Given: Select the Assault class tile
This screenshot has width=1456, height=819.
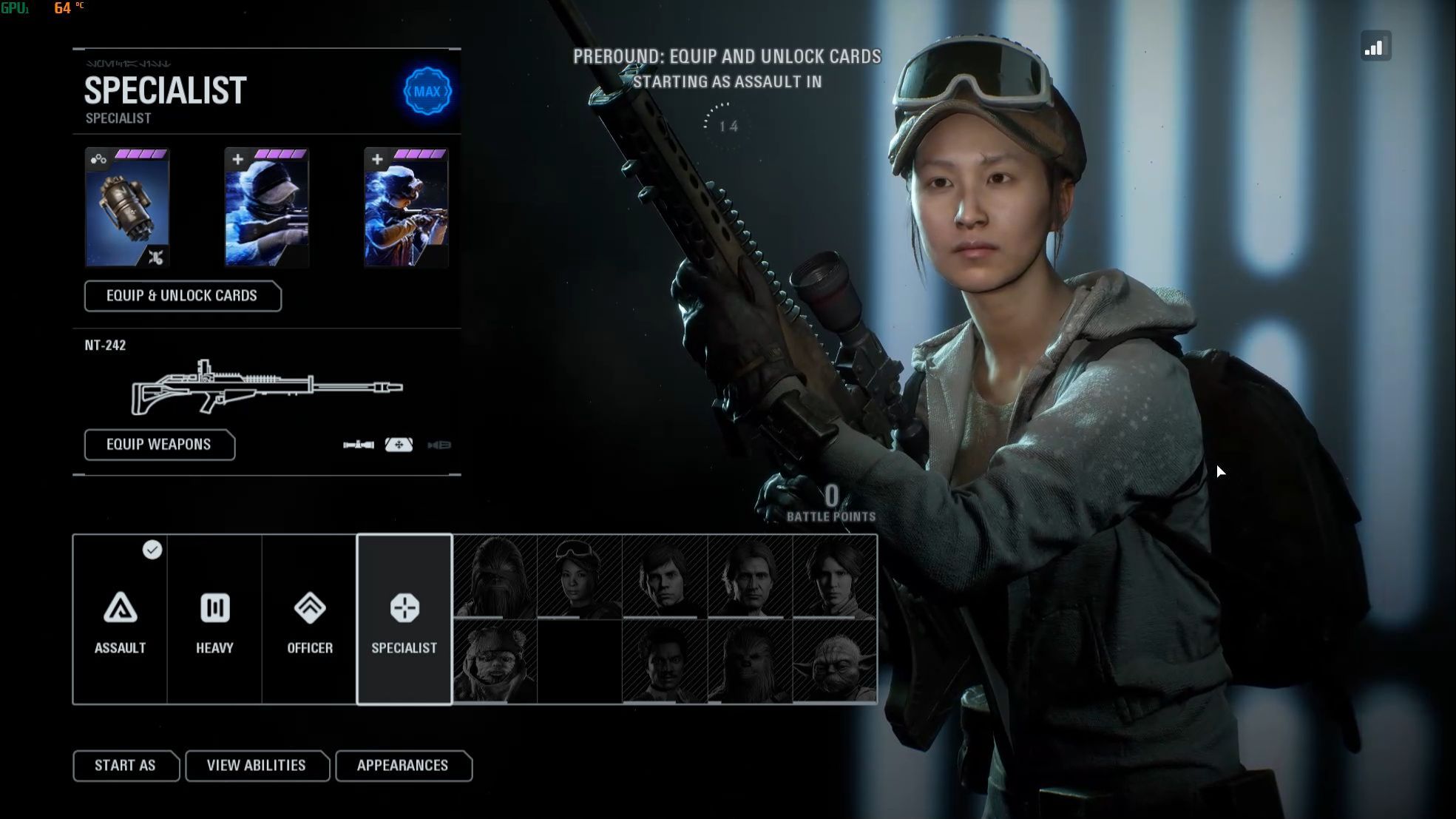Looking at the screenshot, I should [x=120, y=619].
